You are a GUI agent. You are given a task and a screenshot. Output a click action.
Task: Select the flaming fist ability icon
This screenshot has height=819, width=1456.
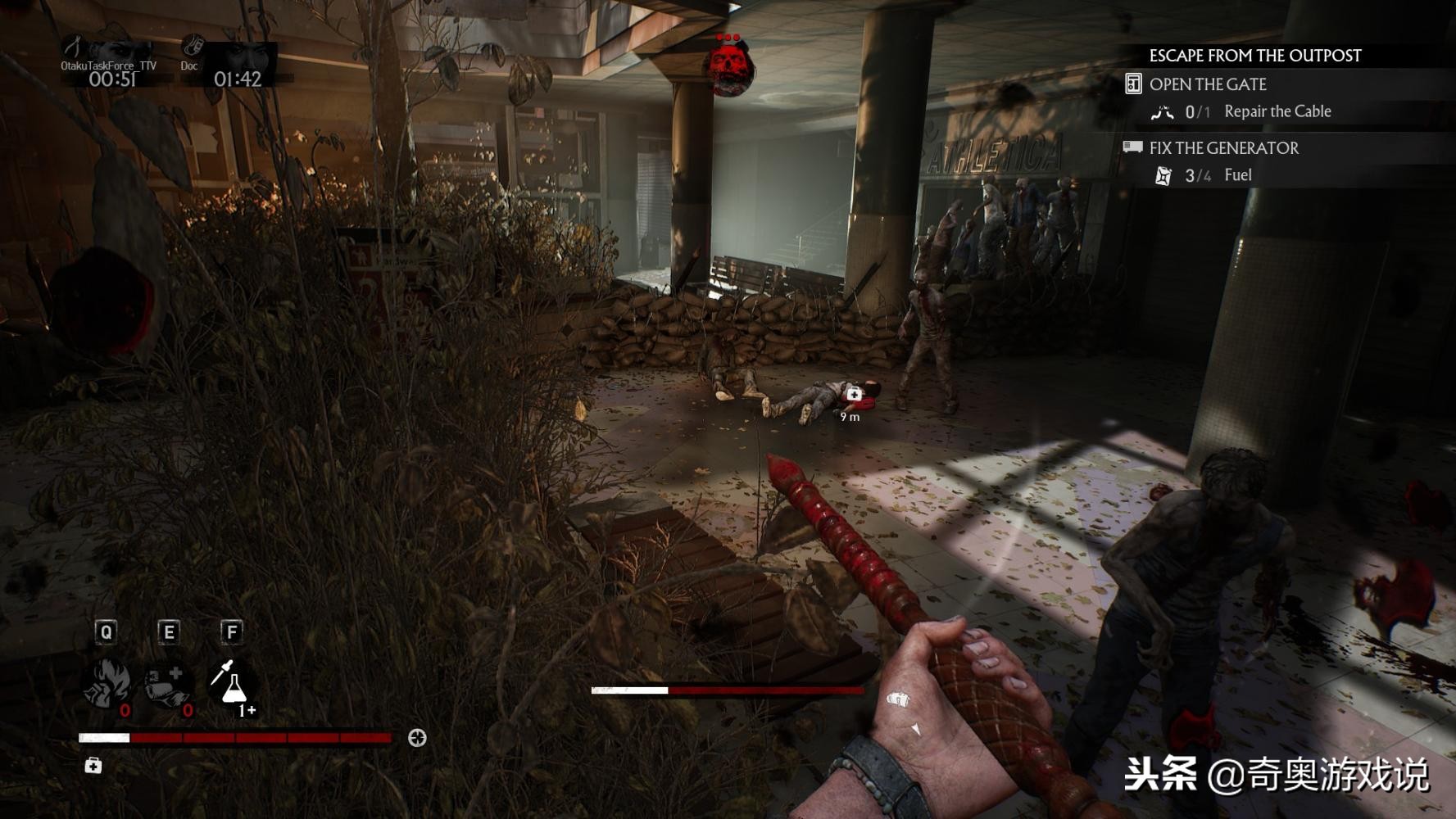pyautogui.click(x=107, y=684)
